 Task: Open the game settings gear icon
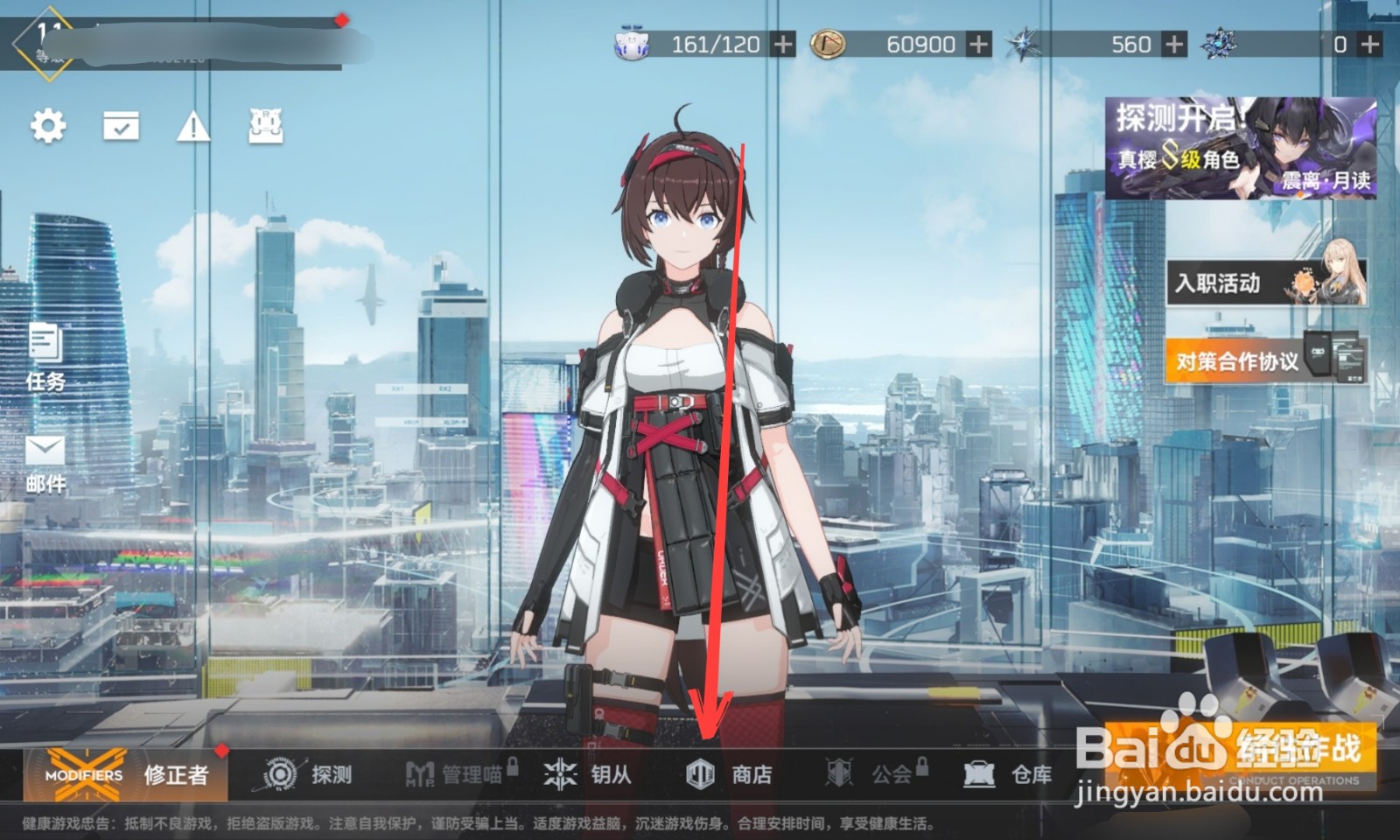(x=48, y=124)
